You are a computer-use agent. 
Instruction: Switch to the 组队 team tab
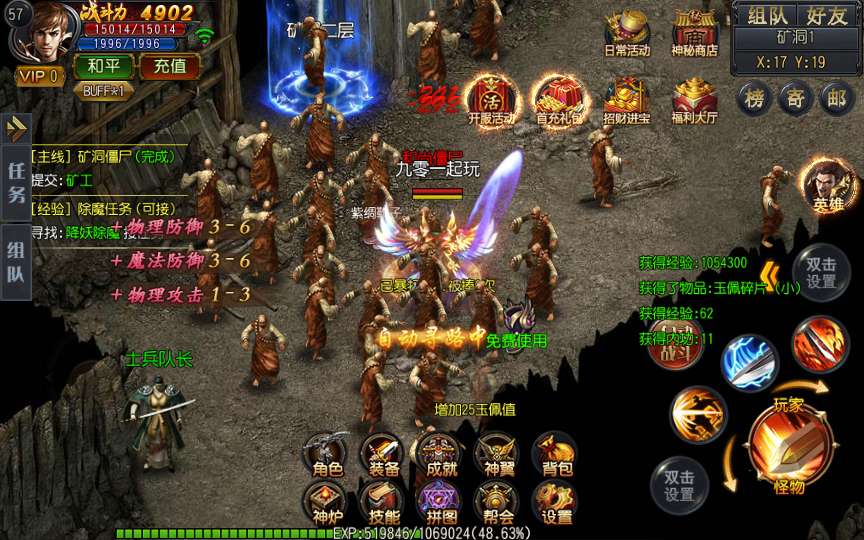coord(767,15)
